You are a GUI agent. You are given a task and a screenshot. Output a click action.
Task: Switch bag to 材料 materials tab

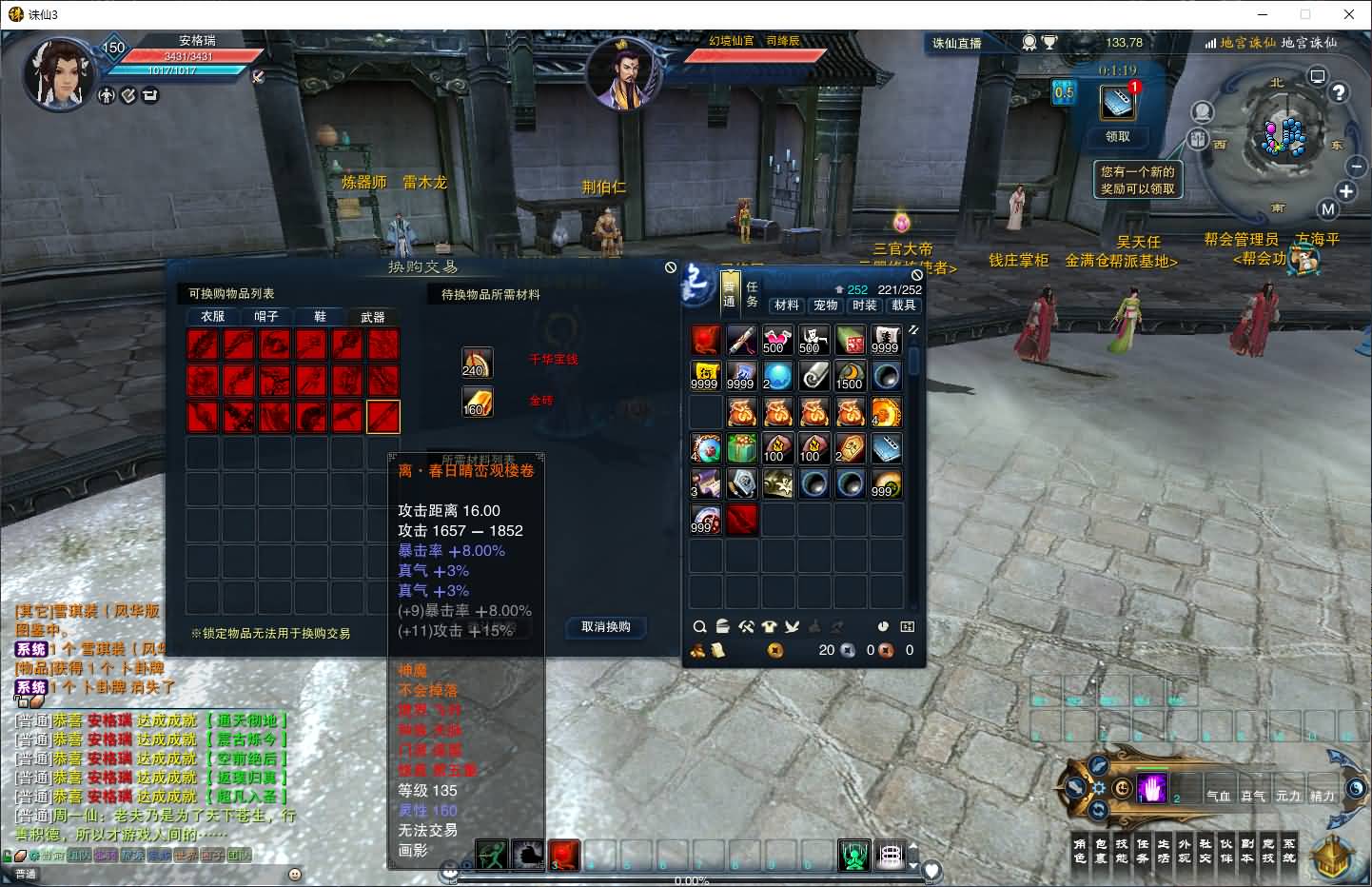[787, 306]
